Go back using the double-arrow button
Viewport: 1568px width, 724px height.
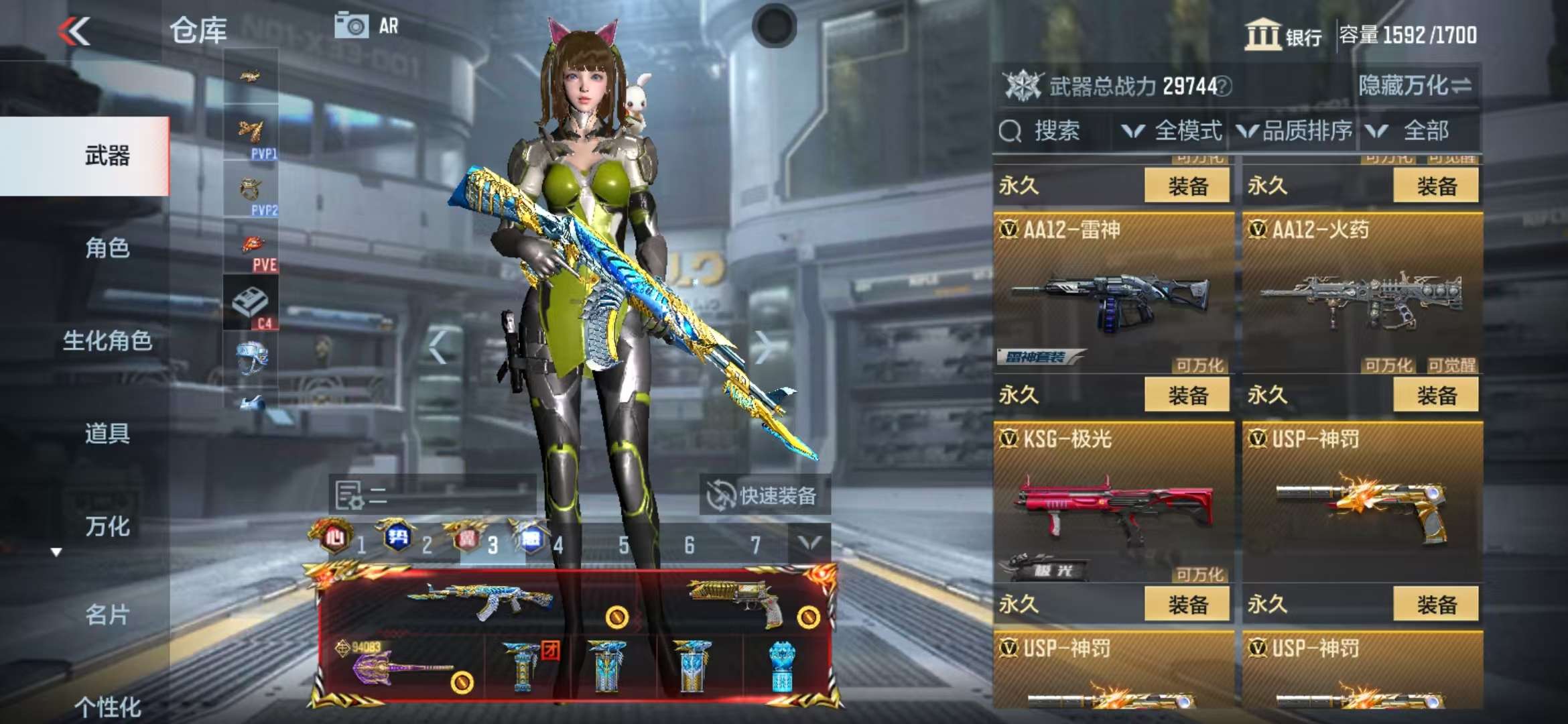click(74, 31)
